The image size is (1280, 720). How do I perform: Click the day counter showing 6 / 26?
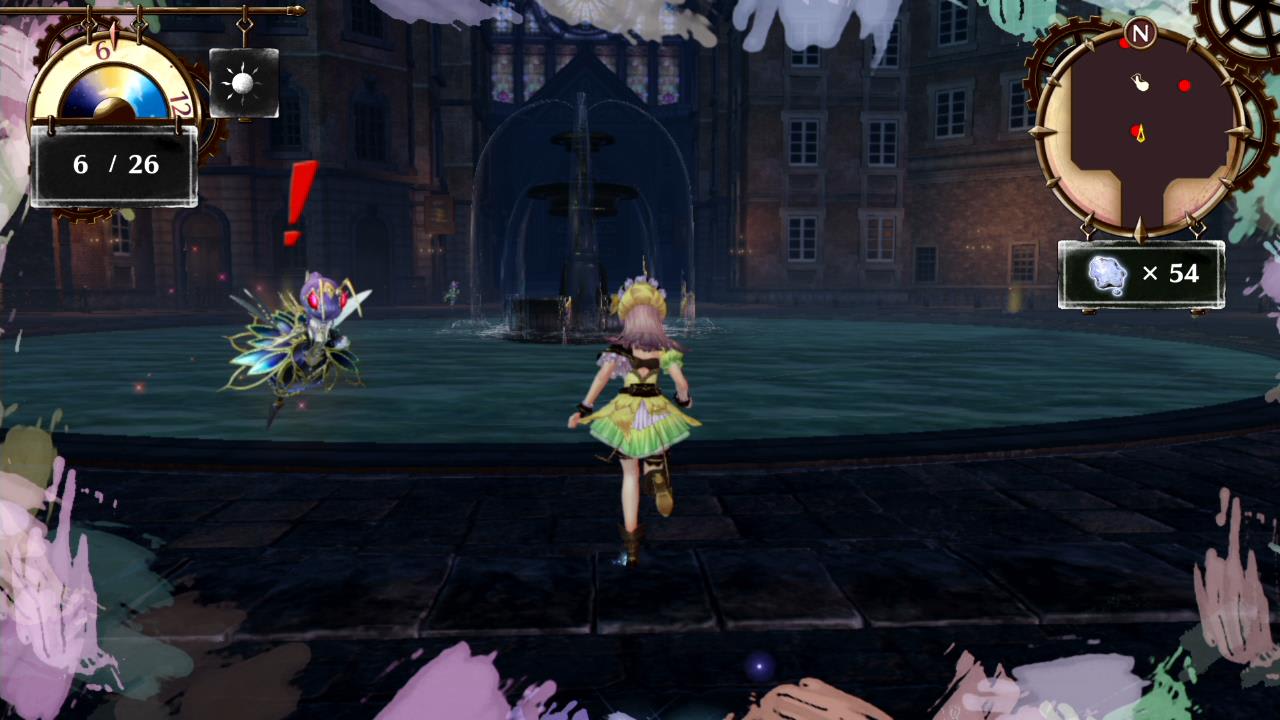115,164
